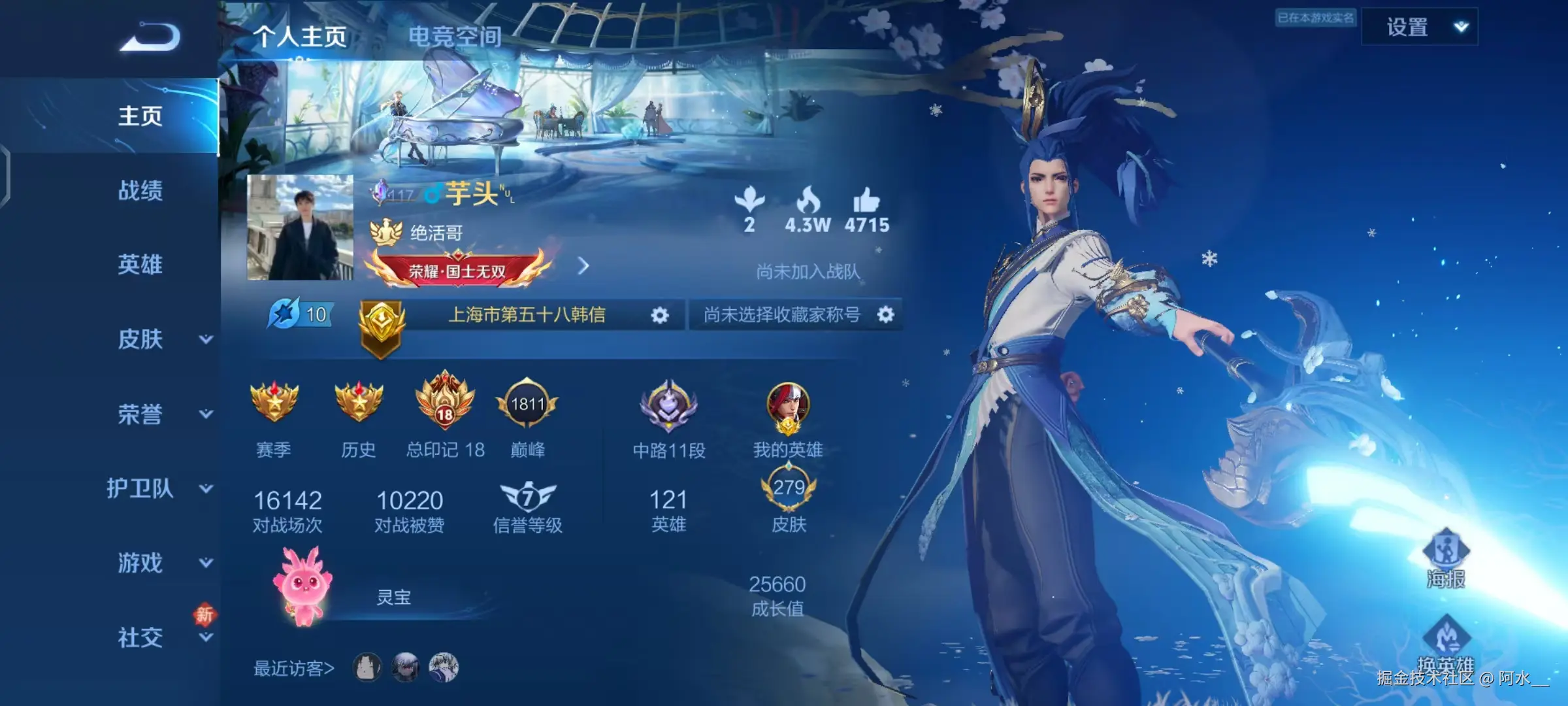The height and width of the screenshot is (706, 1568).
Task: Edit the 上海市第五十八韩信 title settings gear
Action: point(660,316)
